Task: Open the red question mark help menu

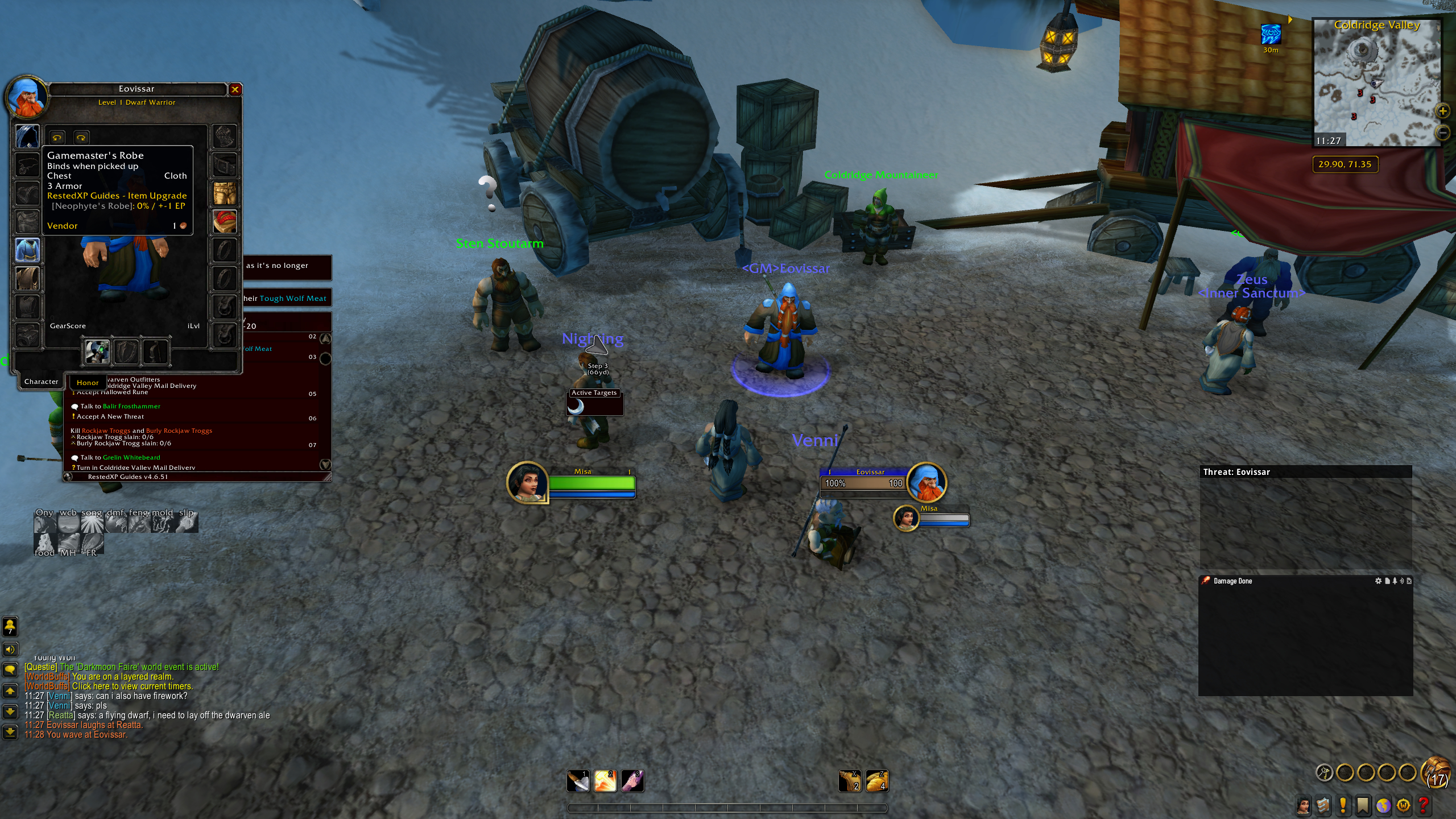Action: coord(1424,805)
